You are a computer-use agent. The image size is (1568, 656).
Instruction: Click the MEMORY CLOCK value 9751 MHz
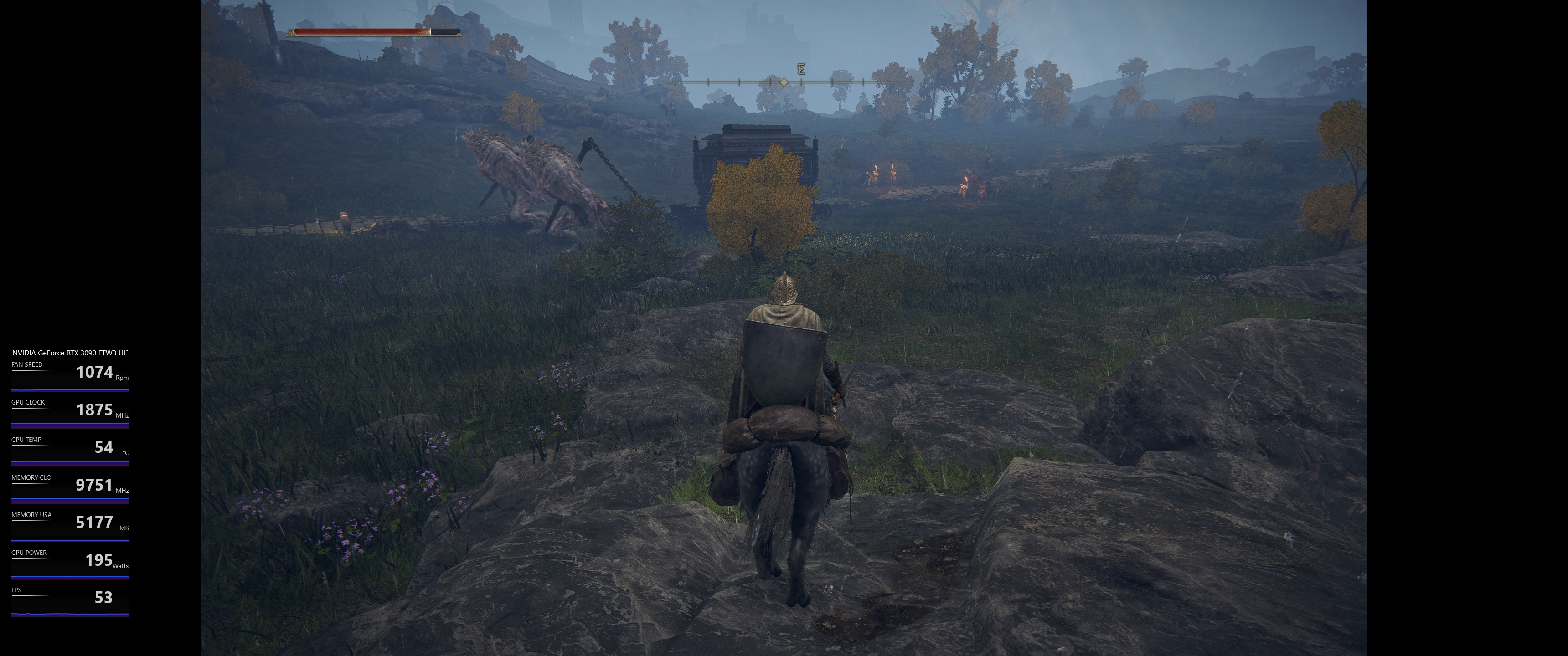94,485
